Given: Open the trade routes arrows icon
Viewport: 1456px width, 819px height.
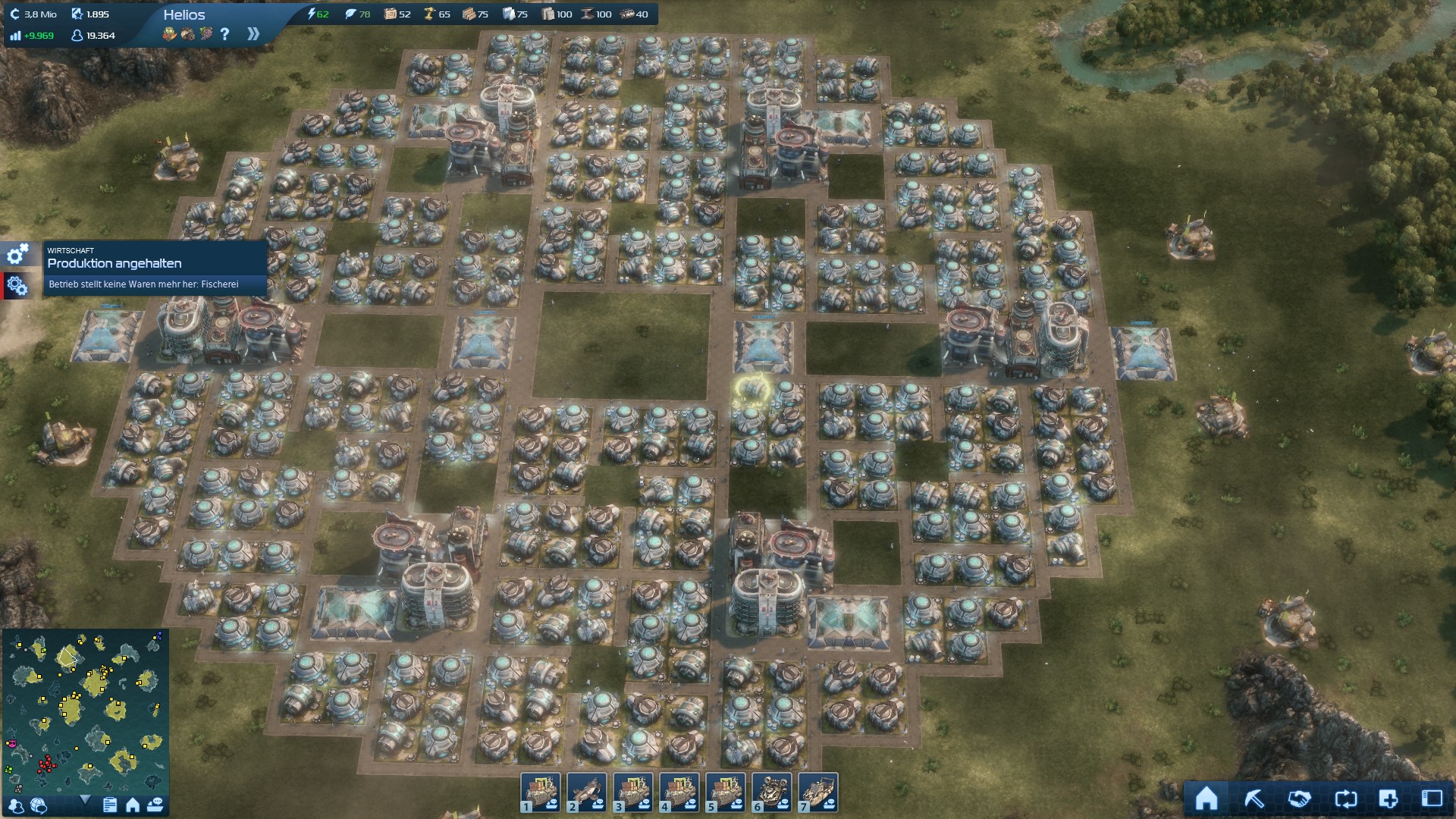Looking at the screenshot, I should tap(1345, 799).
